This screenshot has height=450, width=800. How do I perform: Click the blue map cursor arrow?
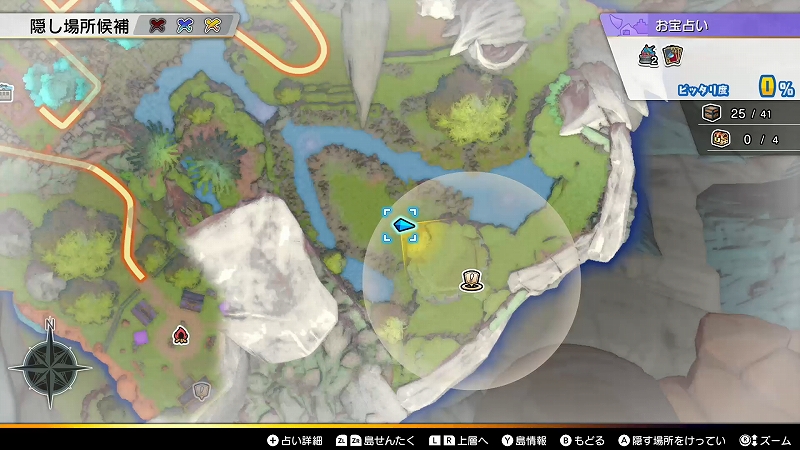tap(404, 225)
